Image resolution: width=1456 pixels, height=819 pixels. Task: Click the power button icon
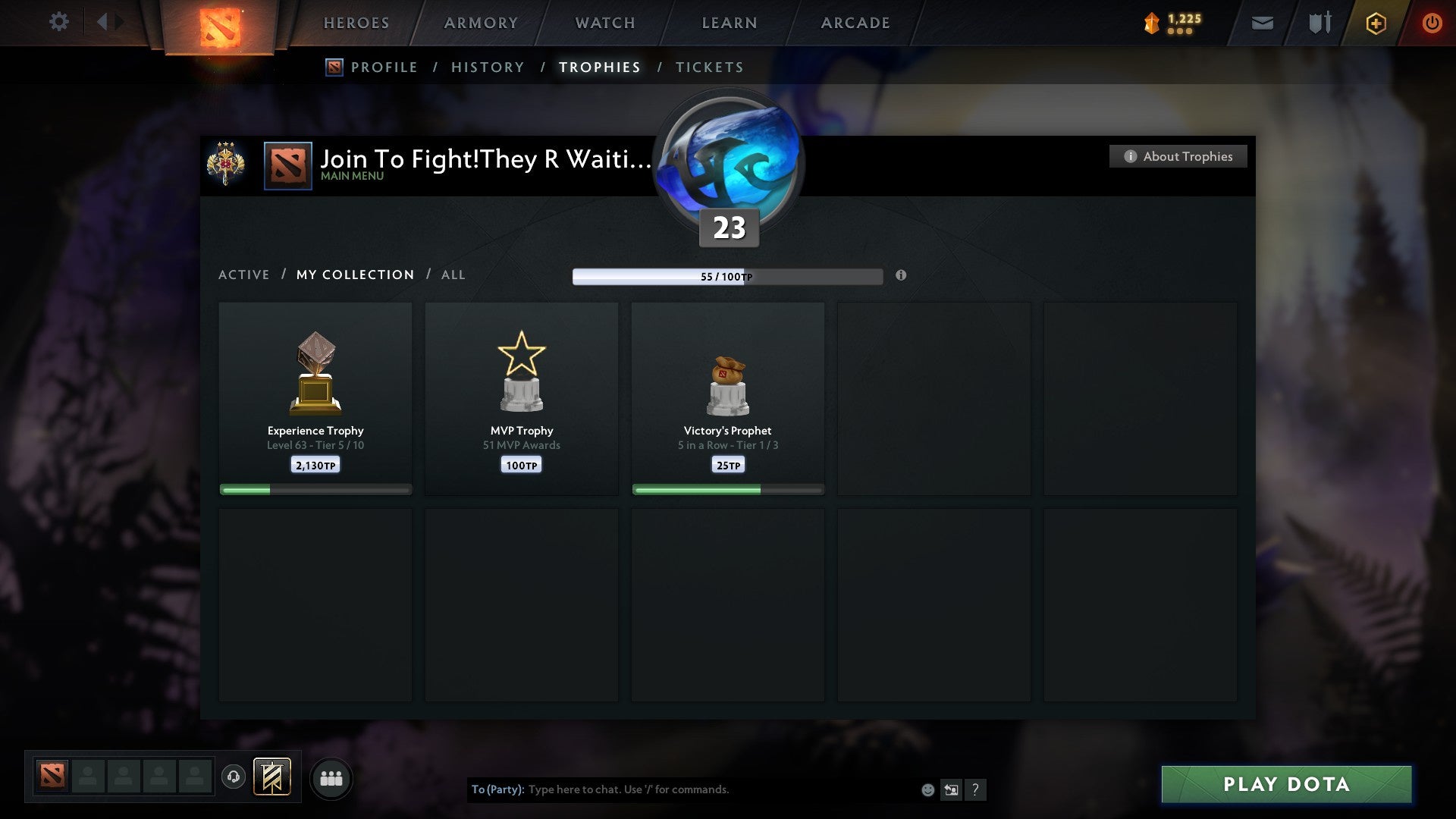[x=1432, y=23]
